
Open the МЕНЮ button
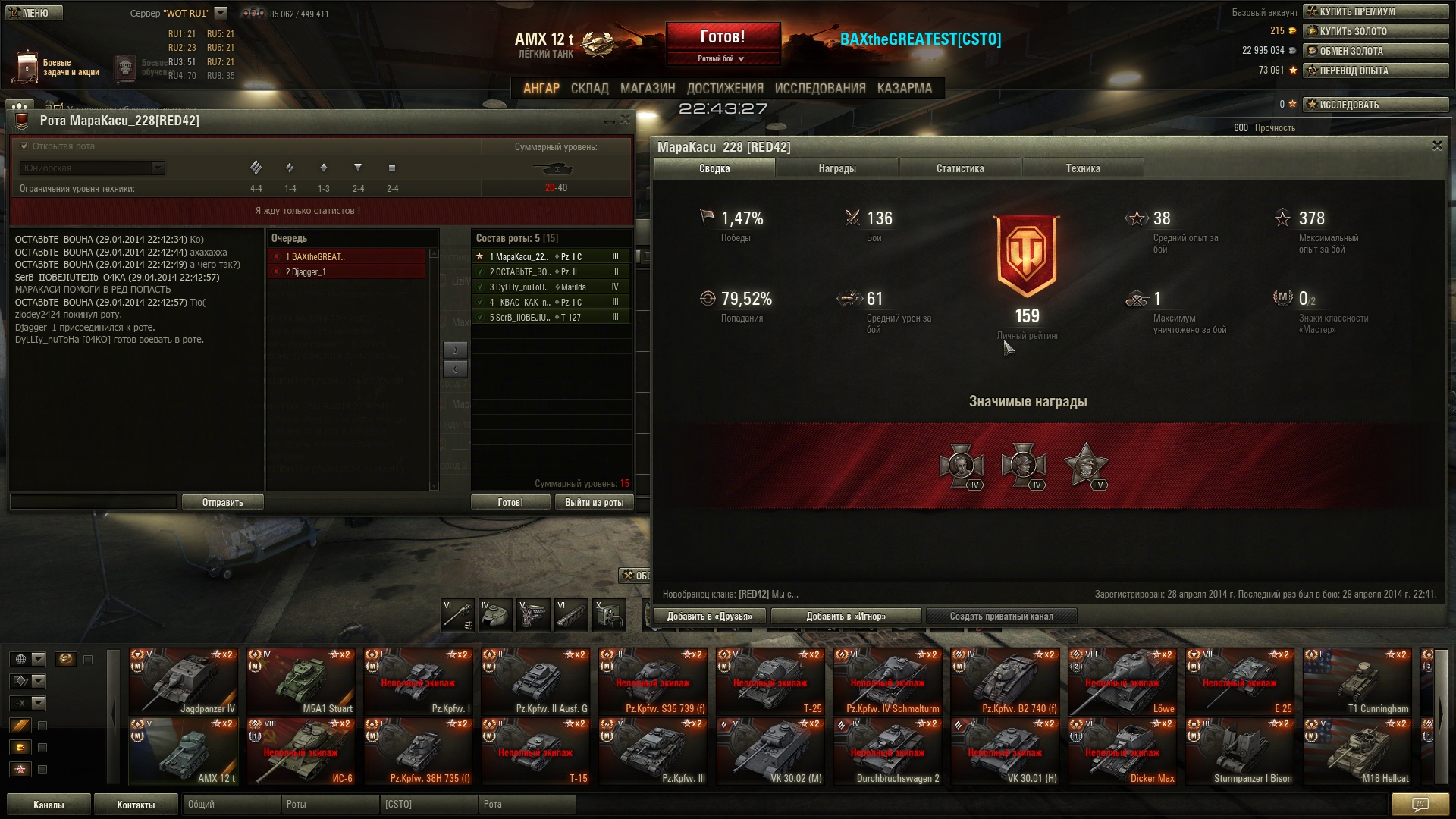tap(34, 13)
